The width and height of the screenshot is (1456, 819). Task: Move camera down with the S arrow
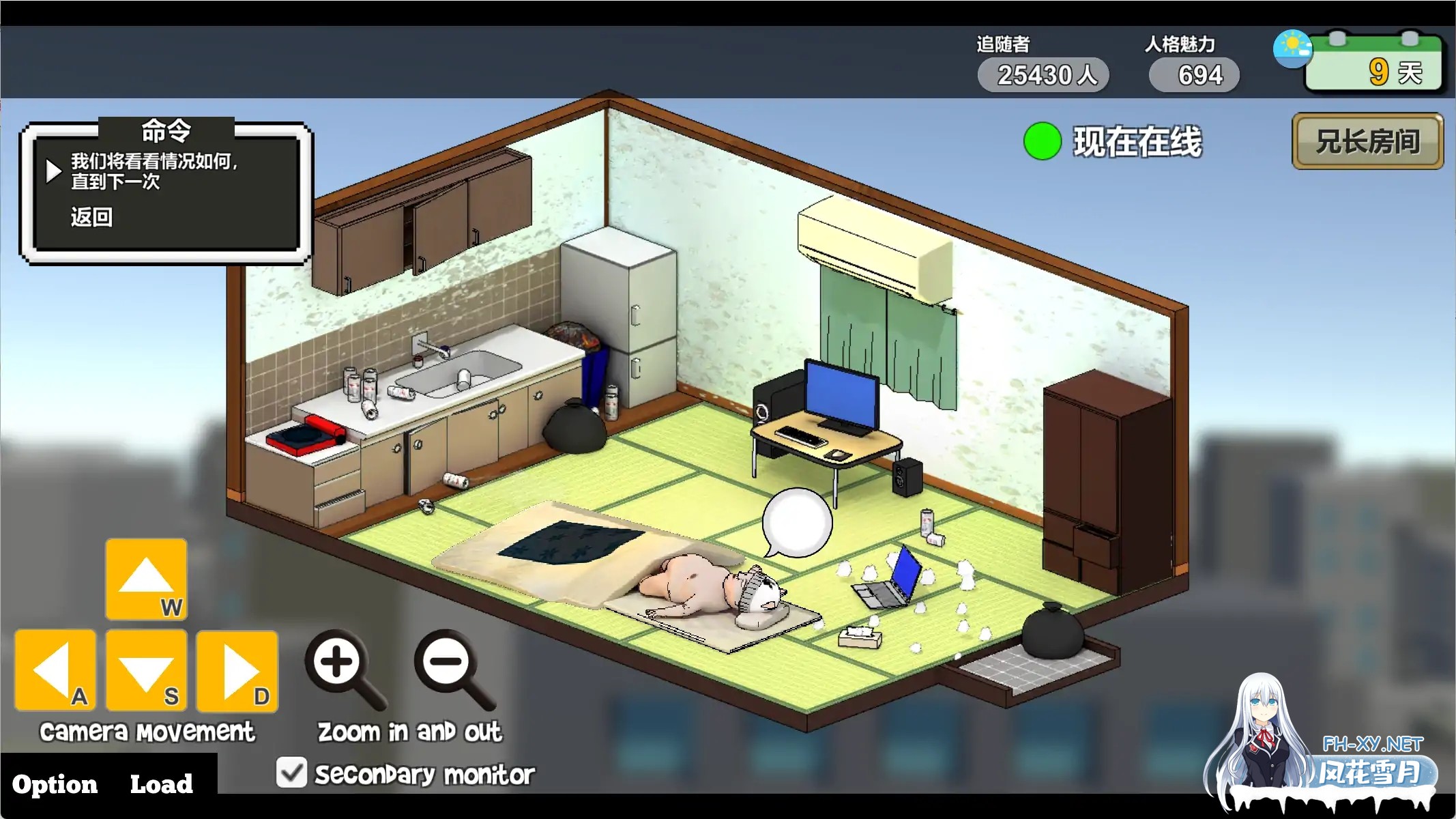point(147,670)
